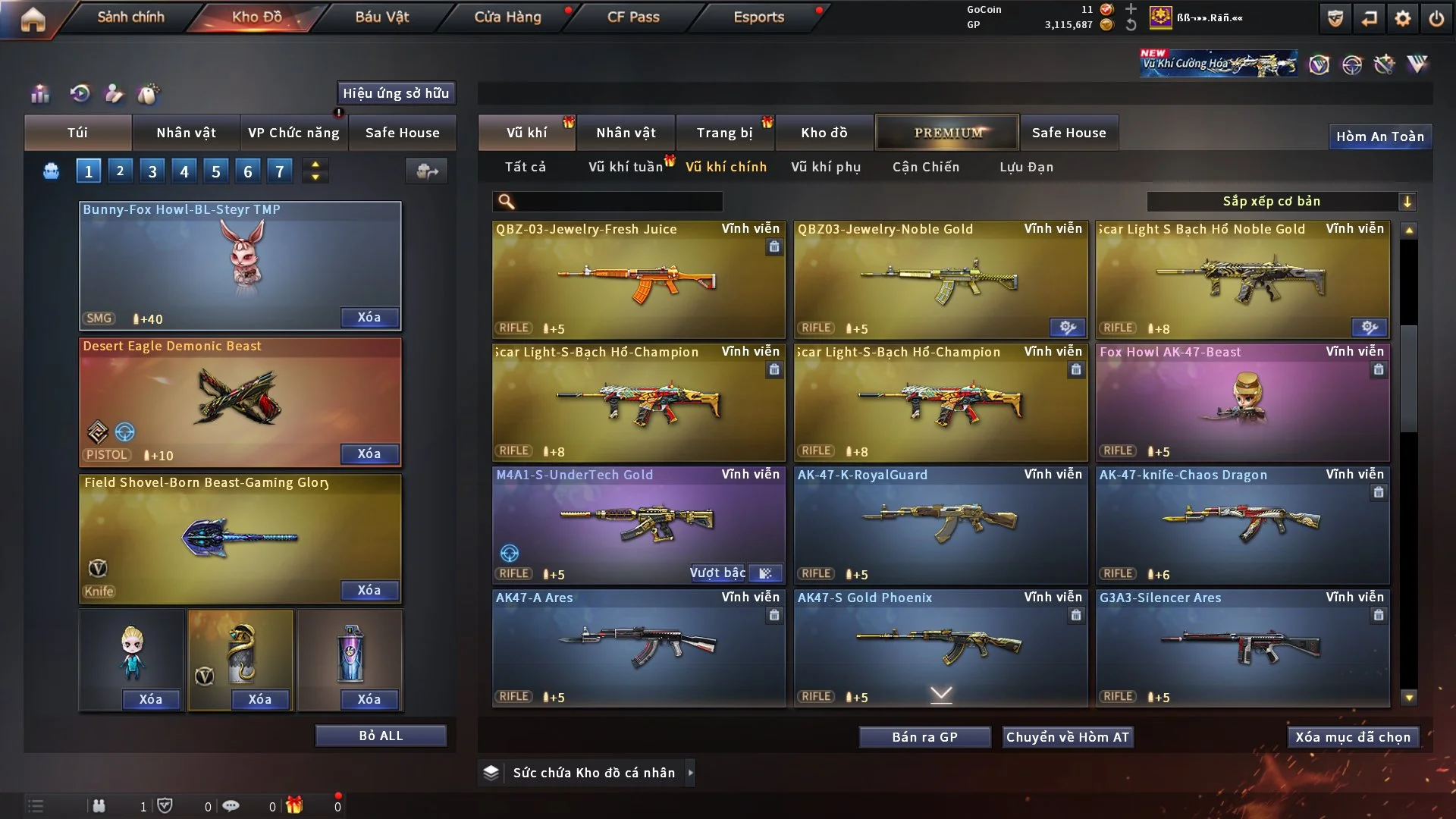Click Chuyển về Hòm AT button
Viewport: 1456px width, 819px height.
point(1068,737)
